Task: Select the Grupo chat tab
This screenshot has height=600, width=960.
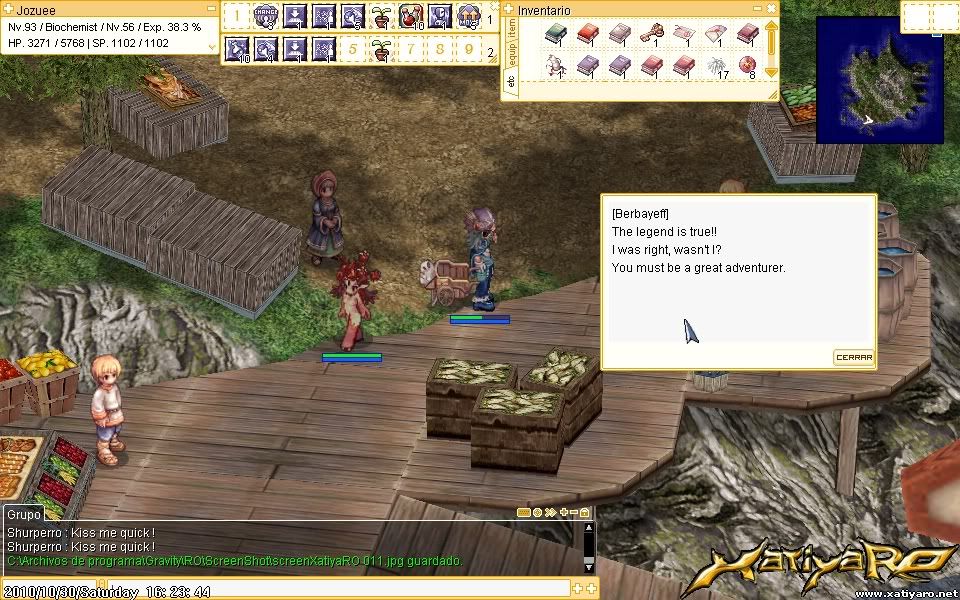Action: tap(22, 514)
